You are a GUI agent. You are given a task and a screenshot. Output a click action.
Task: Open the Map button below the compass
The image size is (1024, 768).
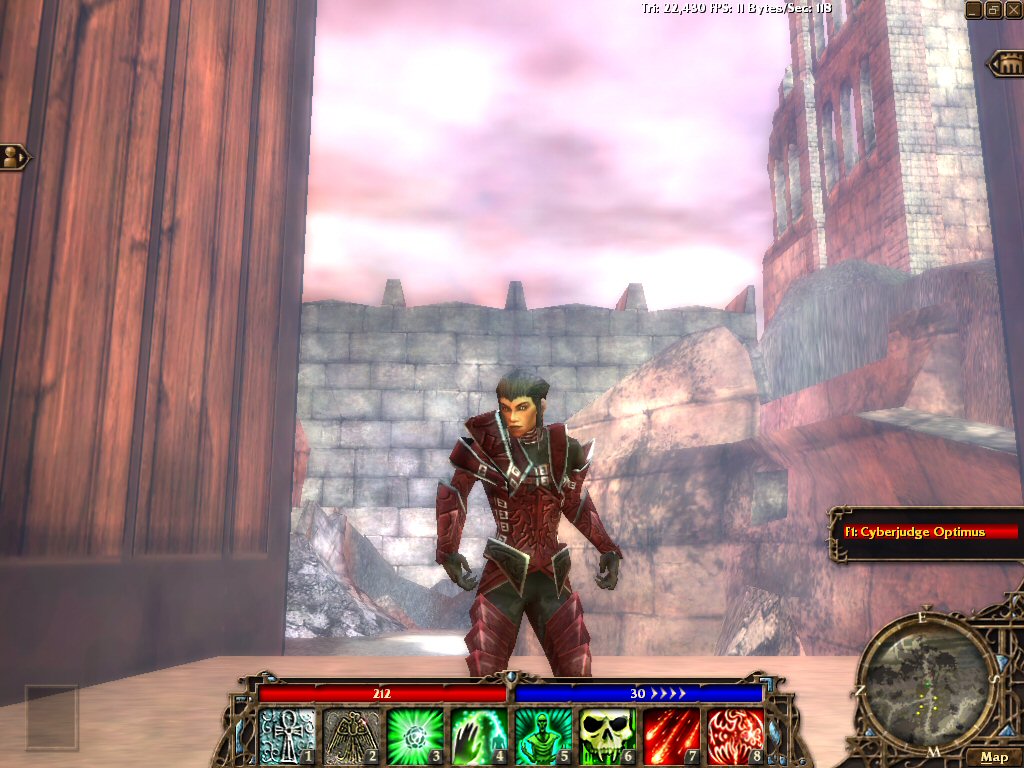[993, 757]
